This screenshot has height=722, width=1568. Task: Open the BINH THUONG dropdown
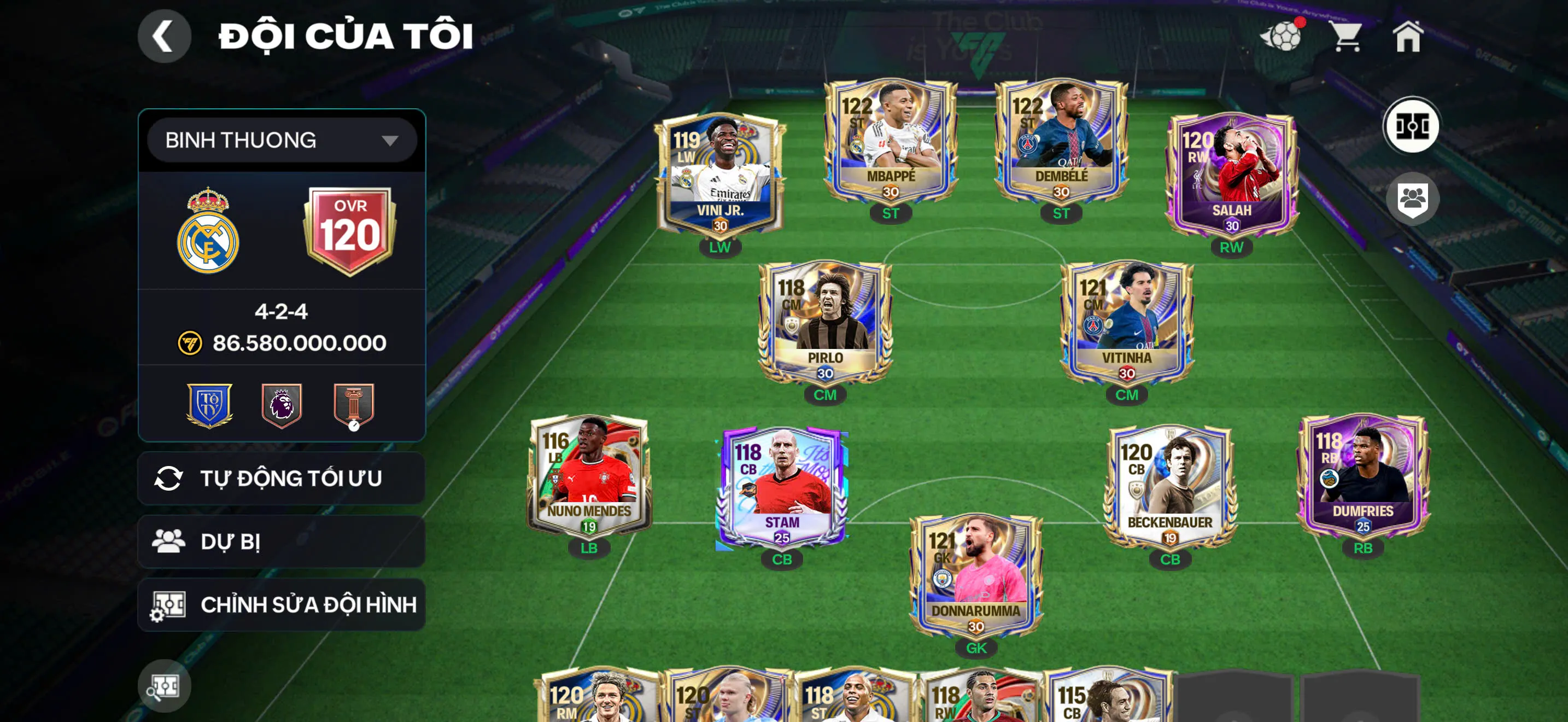281,140
